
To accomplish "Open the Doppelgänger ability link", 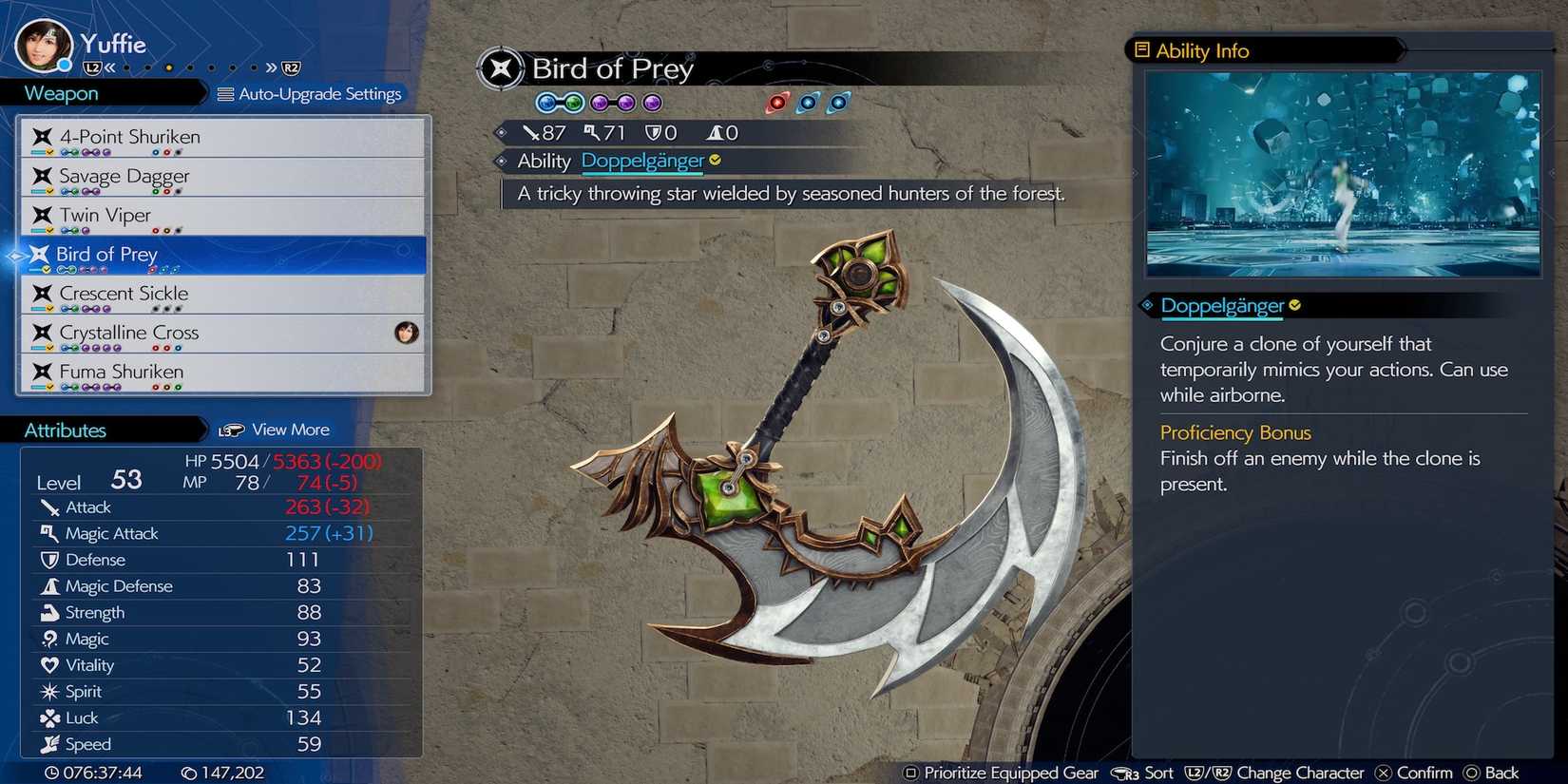I will pos(643,161).
